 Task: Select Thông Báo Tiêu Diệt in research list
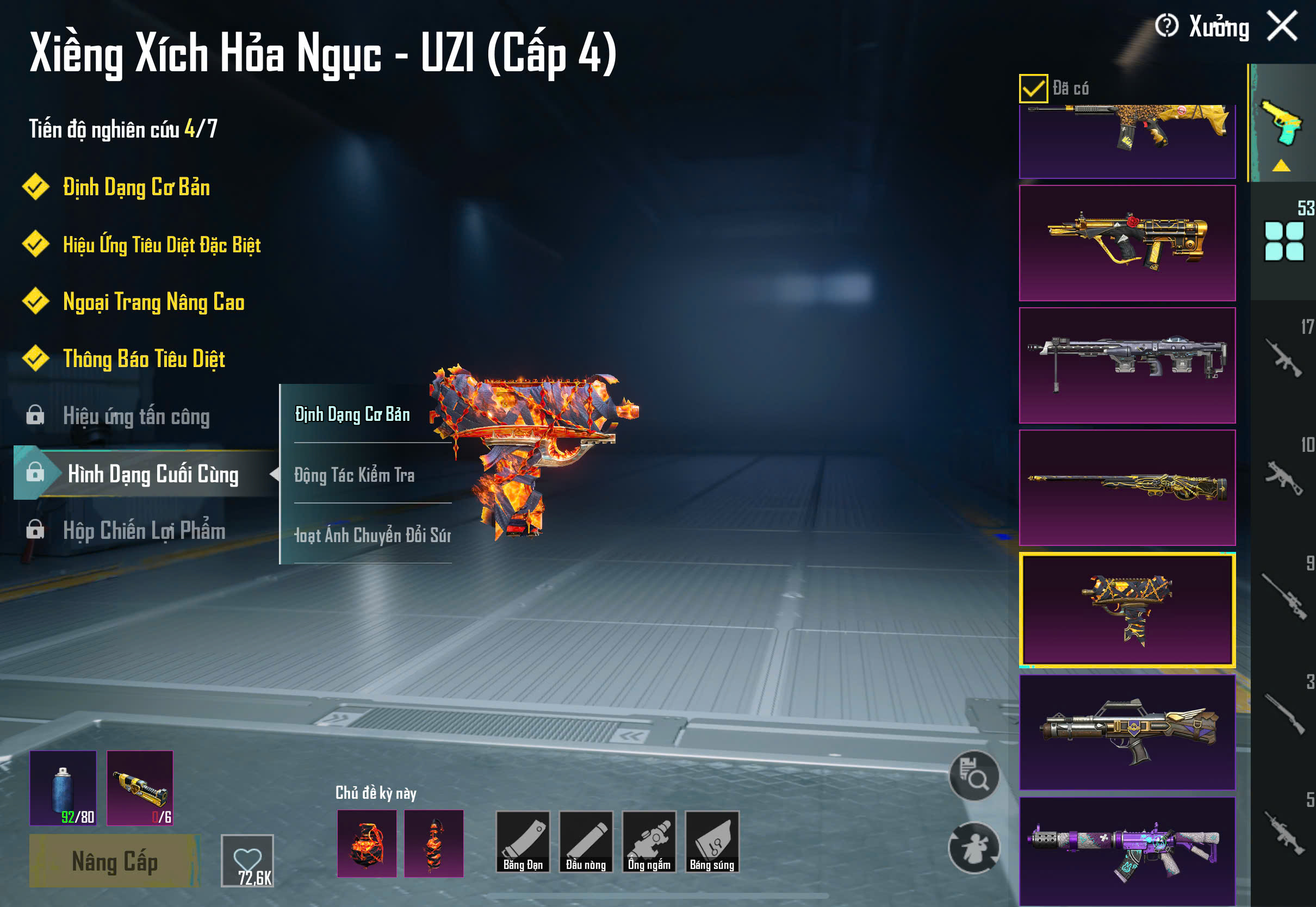point(144,358)
